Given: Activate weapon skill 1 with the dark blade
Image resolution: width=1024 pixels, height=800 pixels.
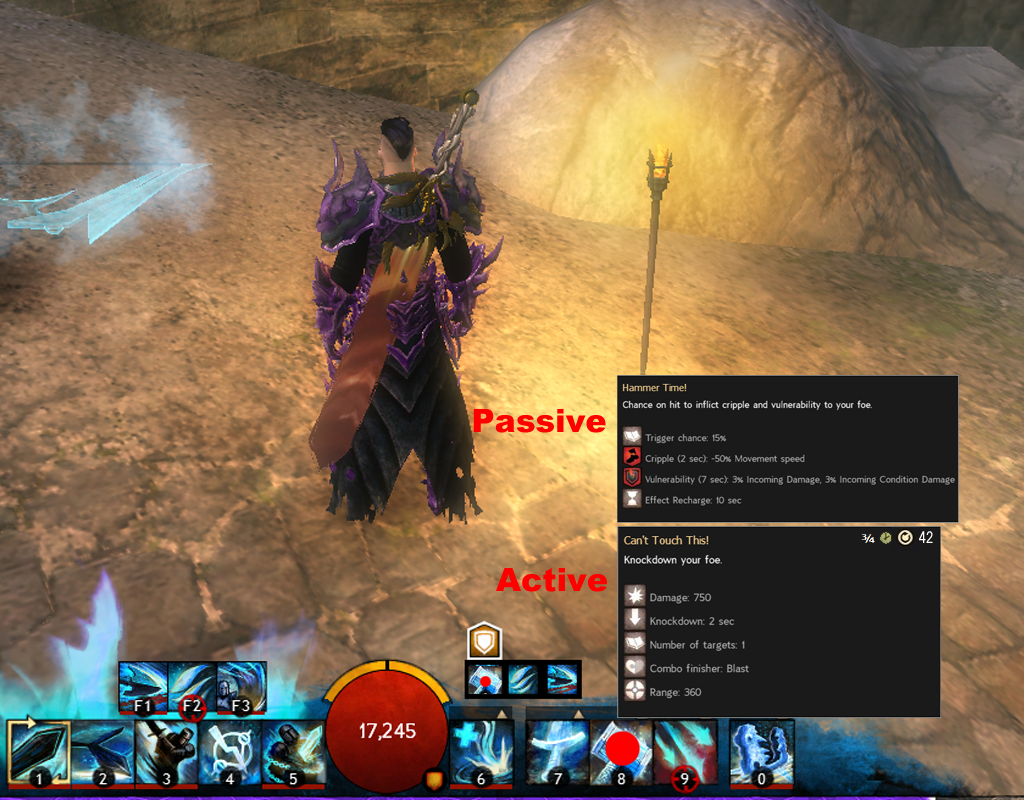Looking at the screenshot, I should coord(38,752).
